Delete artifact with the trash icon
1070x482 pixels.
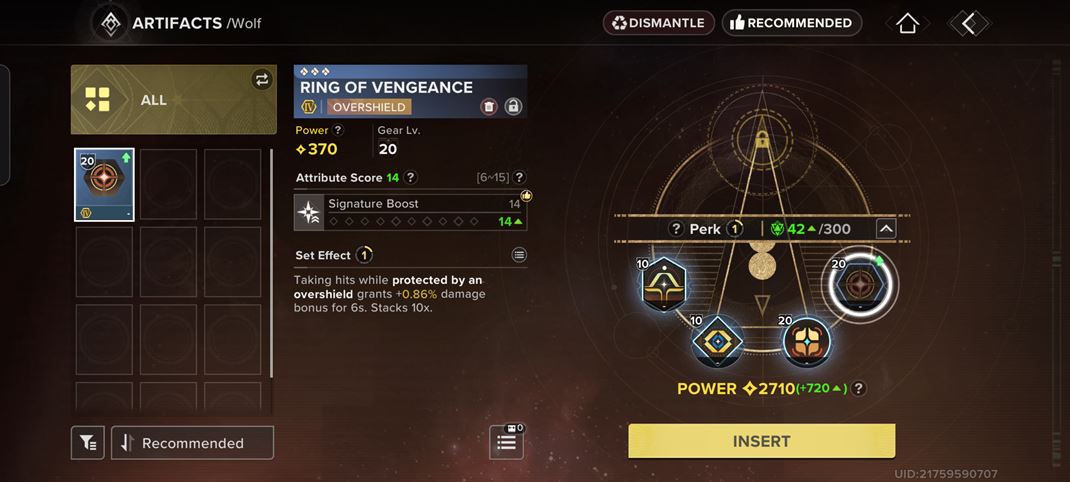pyautogui.click(x=489, y=107)
